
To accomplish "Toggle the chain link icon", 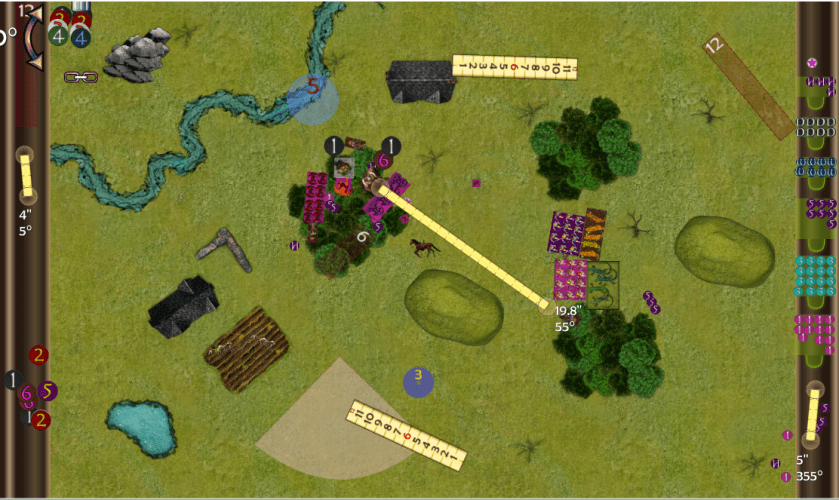I will coord(78,77).
